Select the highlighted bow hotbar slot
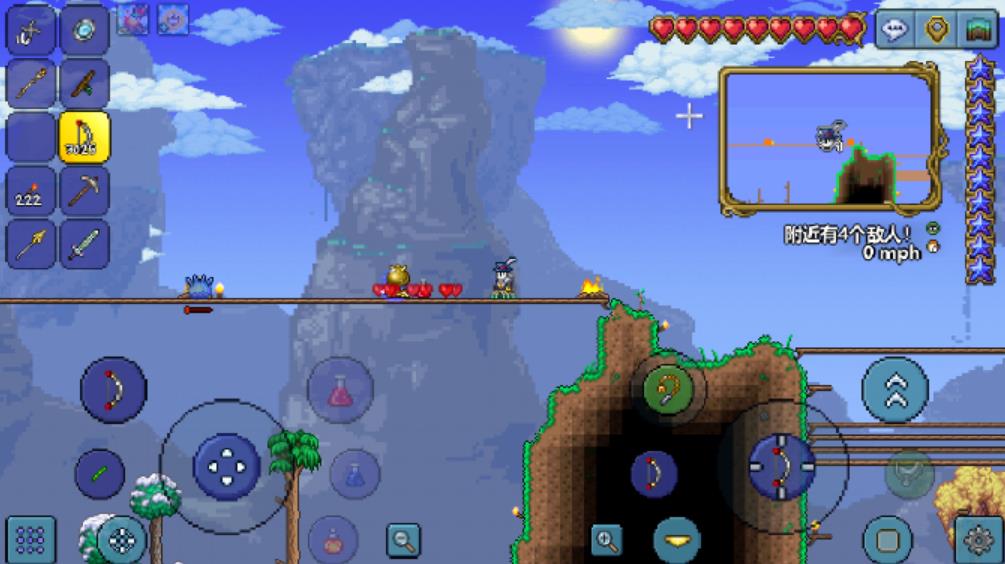 point(84,137)
